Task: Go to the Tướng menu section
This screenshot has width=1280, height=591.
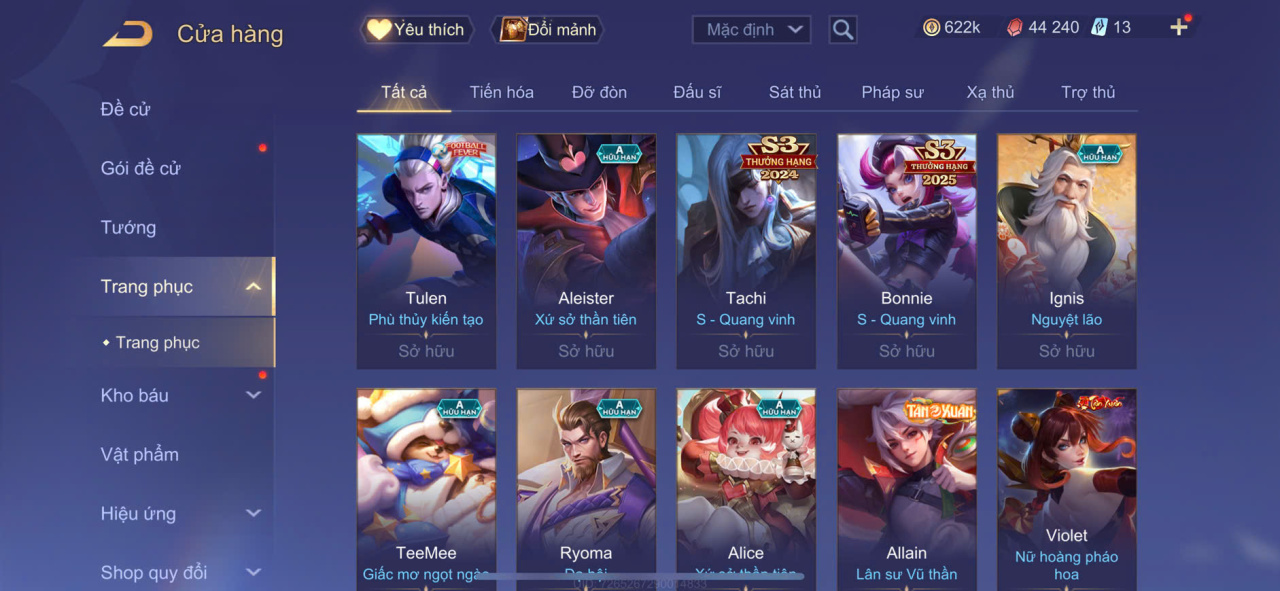Action: [x=129, y=227]
